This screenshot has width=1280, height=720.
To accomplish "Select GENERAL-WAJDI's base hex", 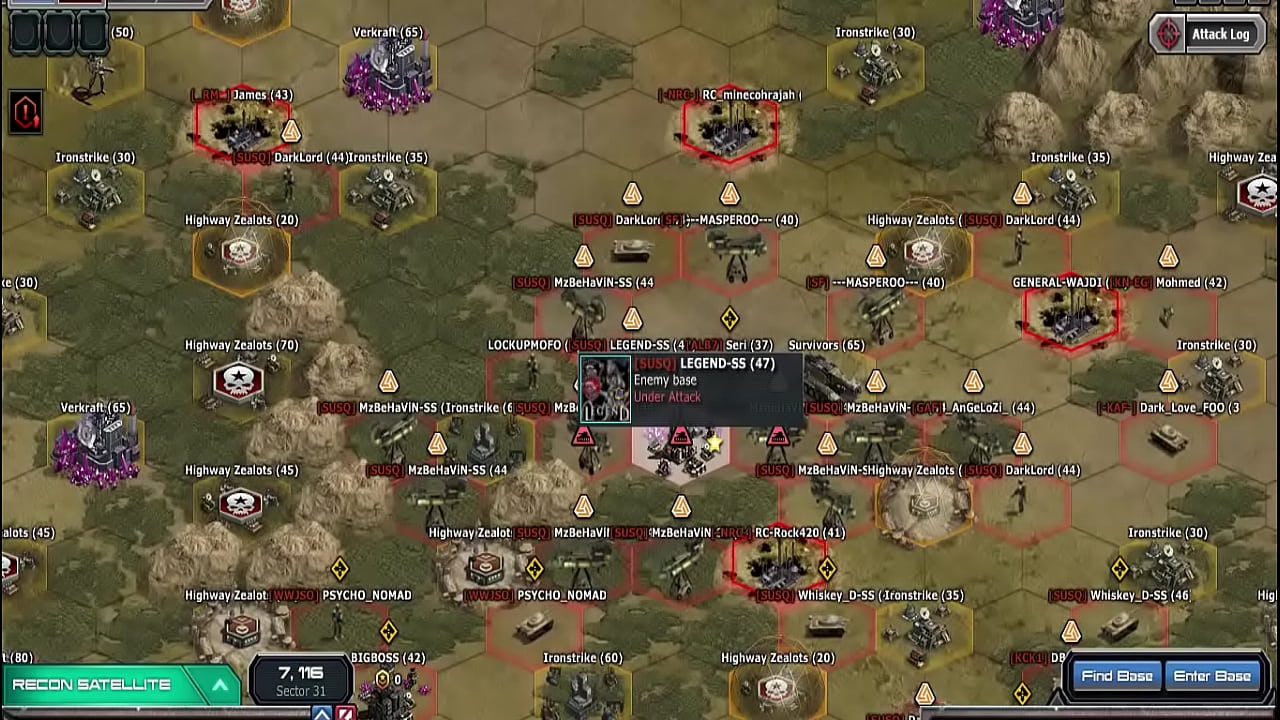I will [1070, 317].
